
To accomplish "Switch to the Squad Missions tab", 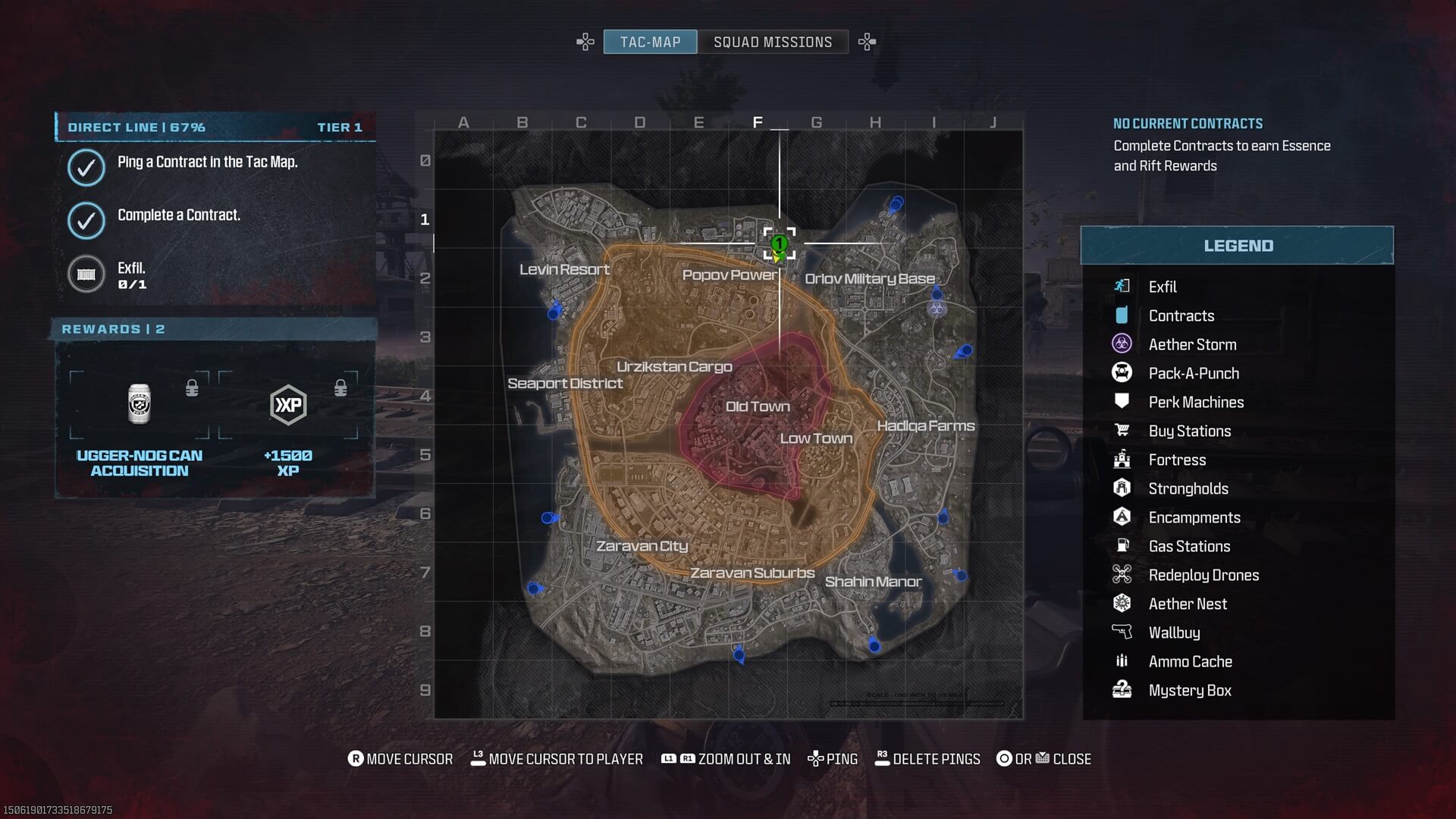I will pyautogui.click(x=772, y=42).
